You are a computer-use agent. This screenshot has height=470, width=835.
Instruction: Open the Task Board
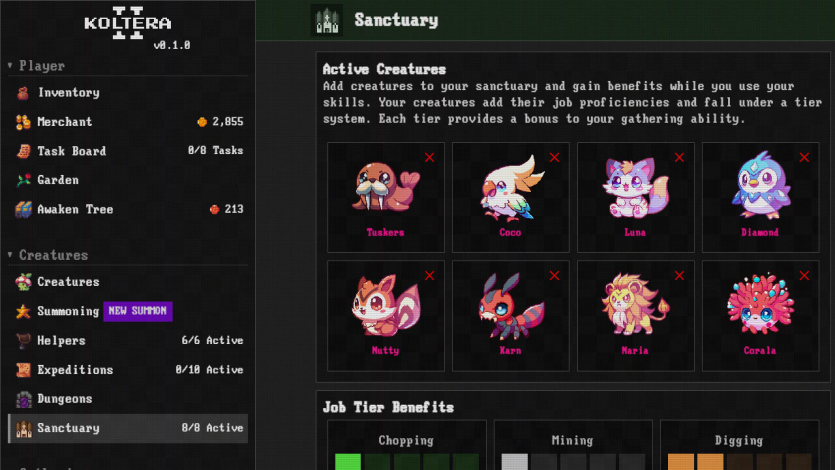click(71, 151)
